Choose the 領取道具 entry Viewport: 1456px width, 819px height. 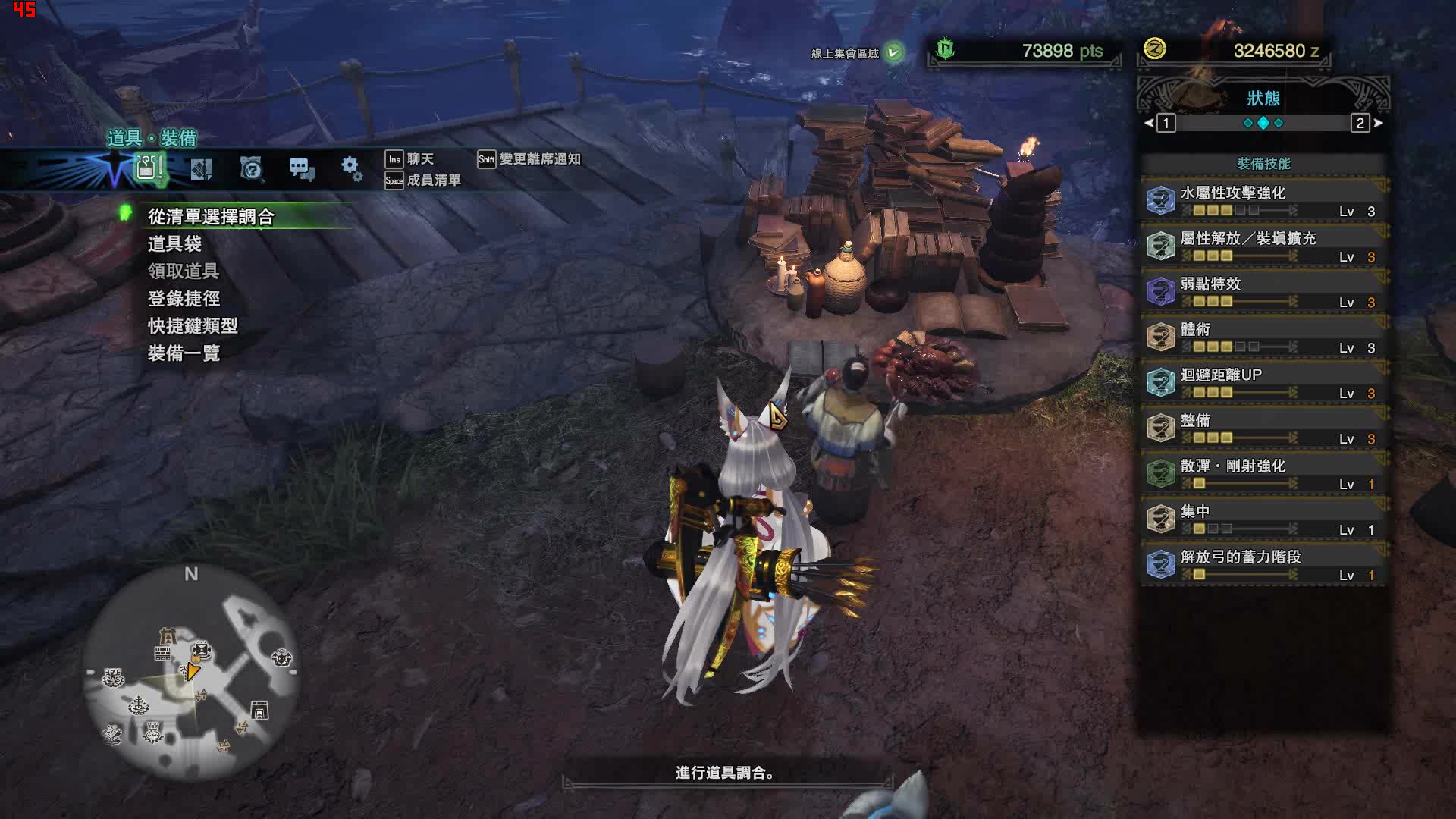(x=184, y=271)
